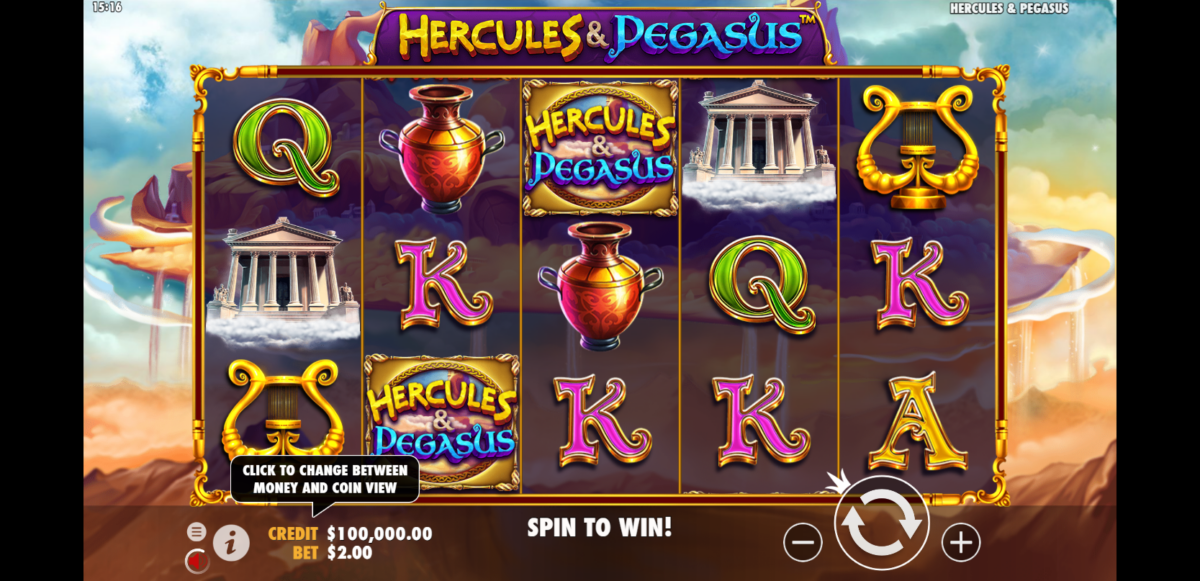Screen dimensions: 1200x581
Task: Open the game info paytable button
Action: point(231,542)
